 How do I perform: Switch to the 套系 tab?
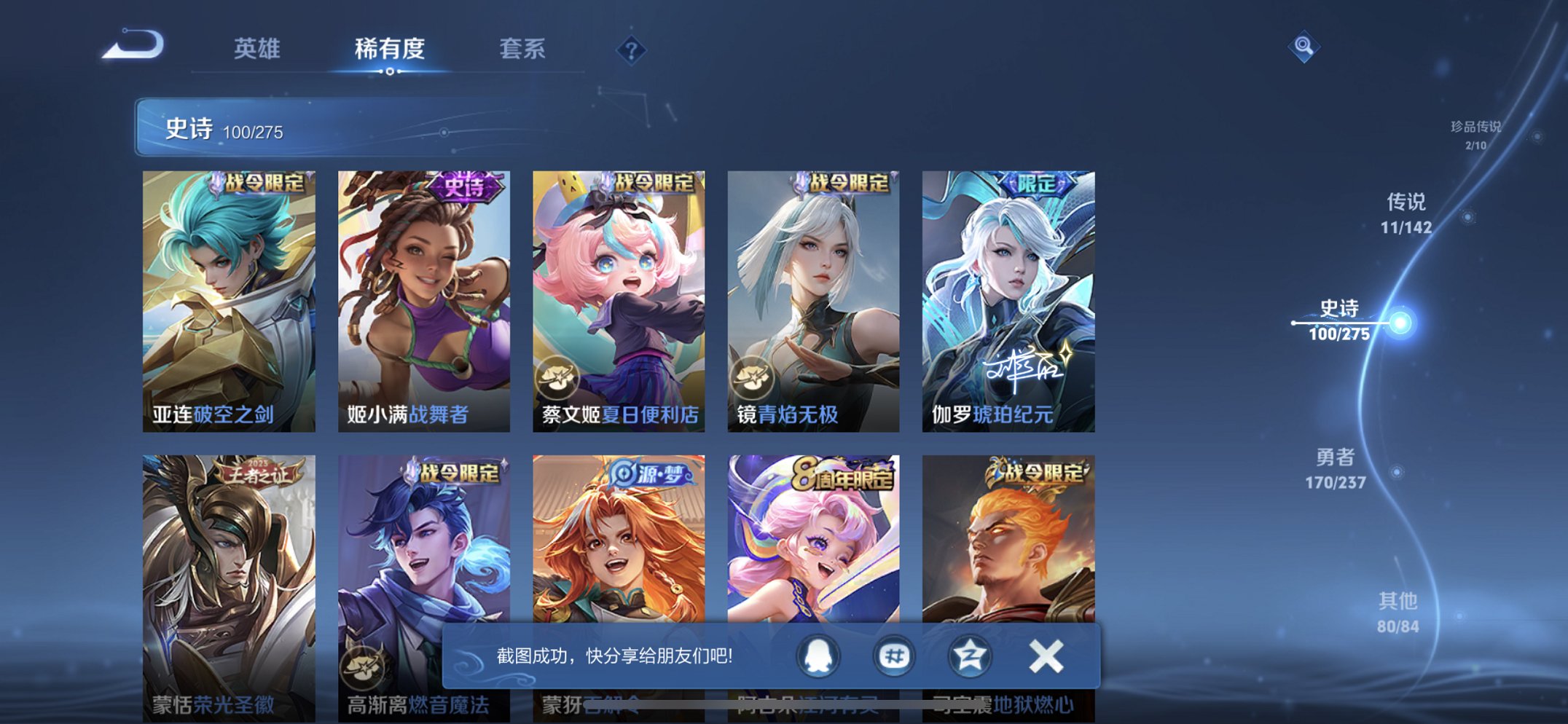click(523, 50)
